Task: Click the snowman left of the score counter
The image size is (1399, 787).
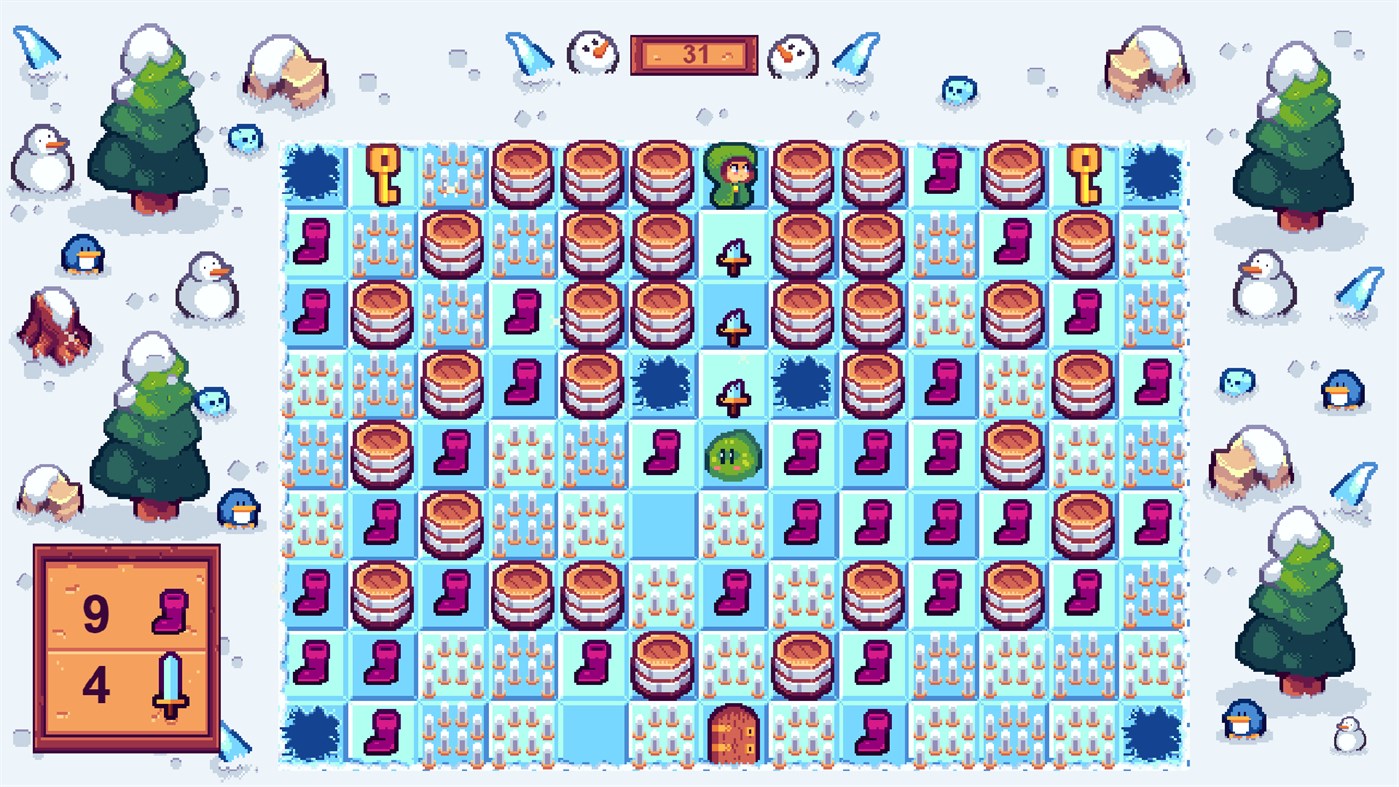Action: (x=592, y=55)
